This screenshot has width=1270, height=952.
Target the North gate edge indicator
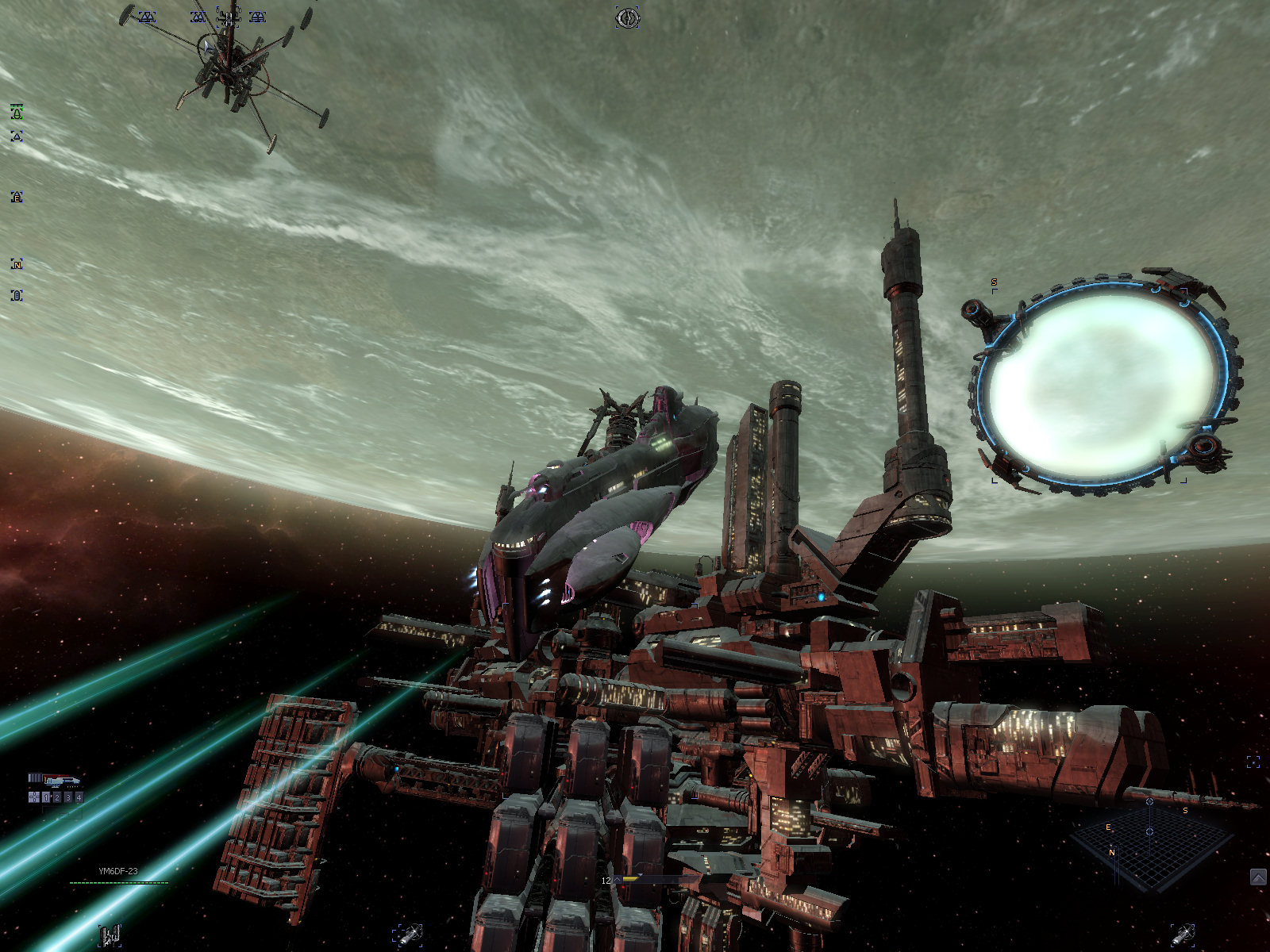pos(17,264)
